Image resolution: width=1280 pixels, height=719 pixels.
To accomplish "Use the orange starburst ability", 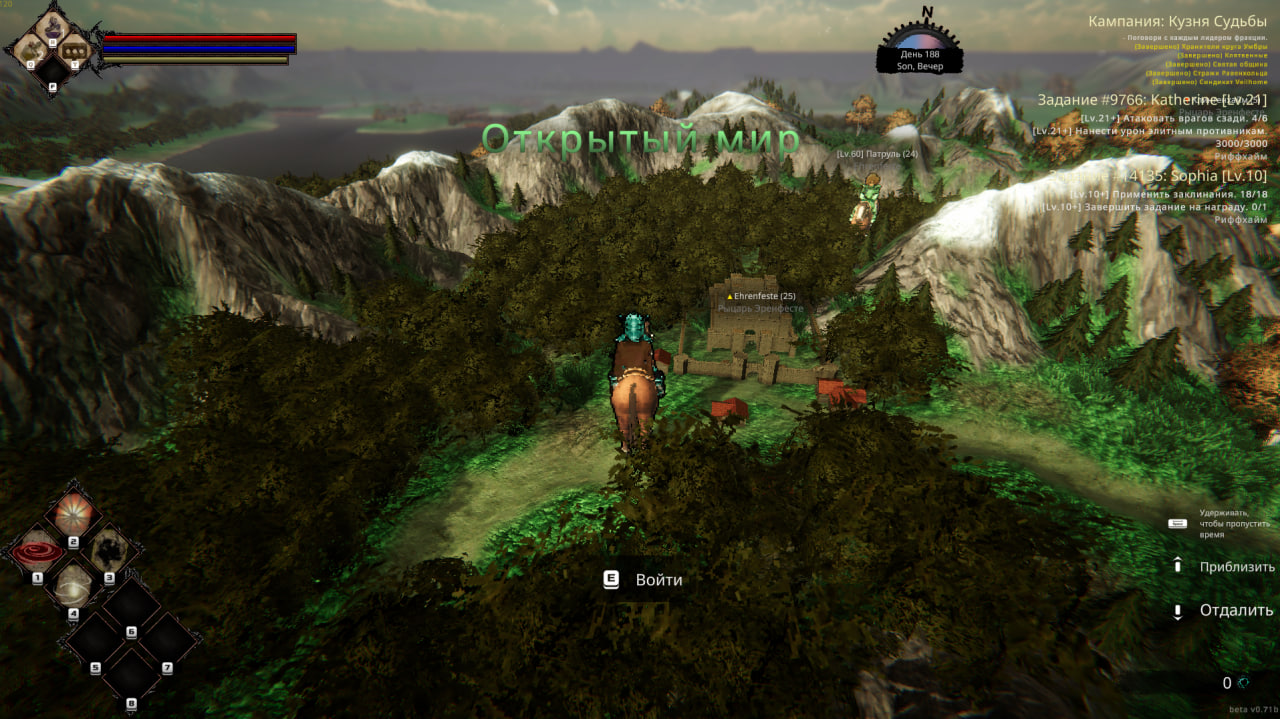I will [73, 514].
